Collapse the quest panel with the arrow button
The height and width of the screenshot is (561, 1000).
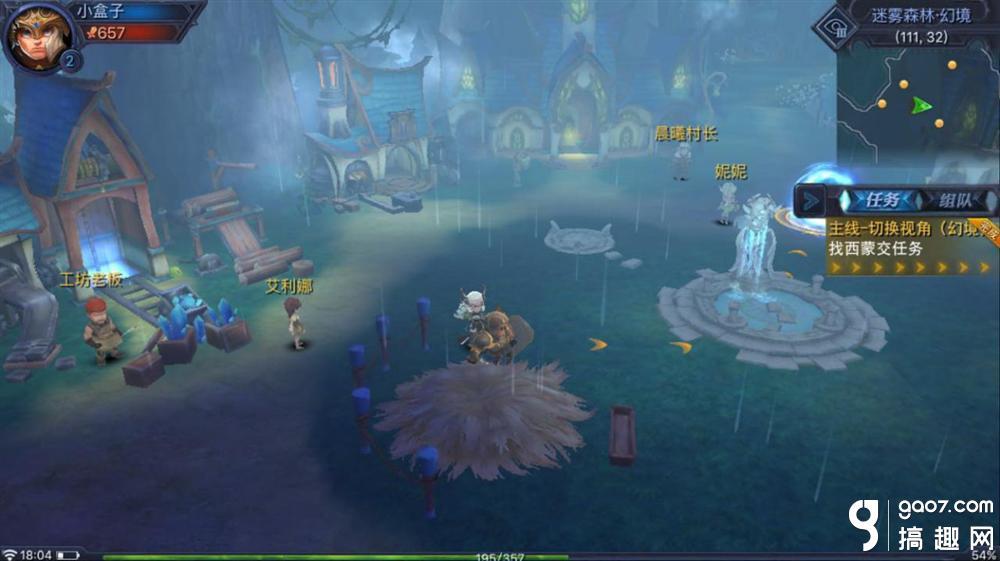pyautogui.click(x=811, y=200)
